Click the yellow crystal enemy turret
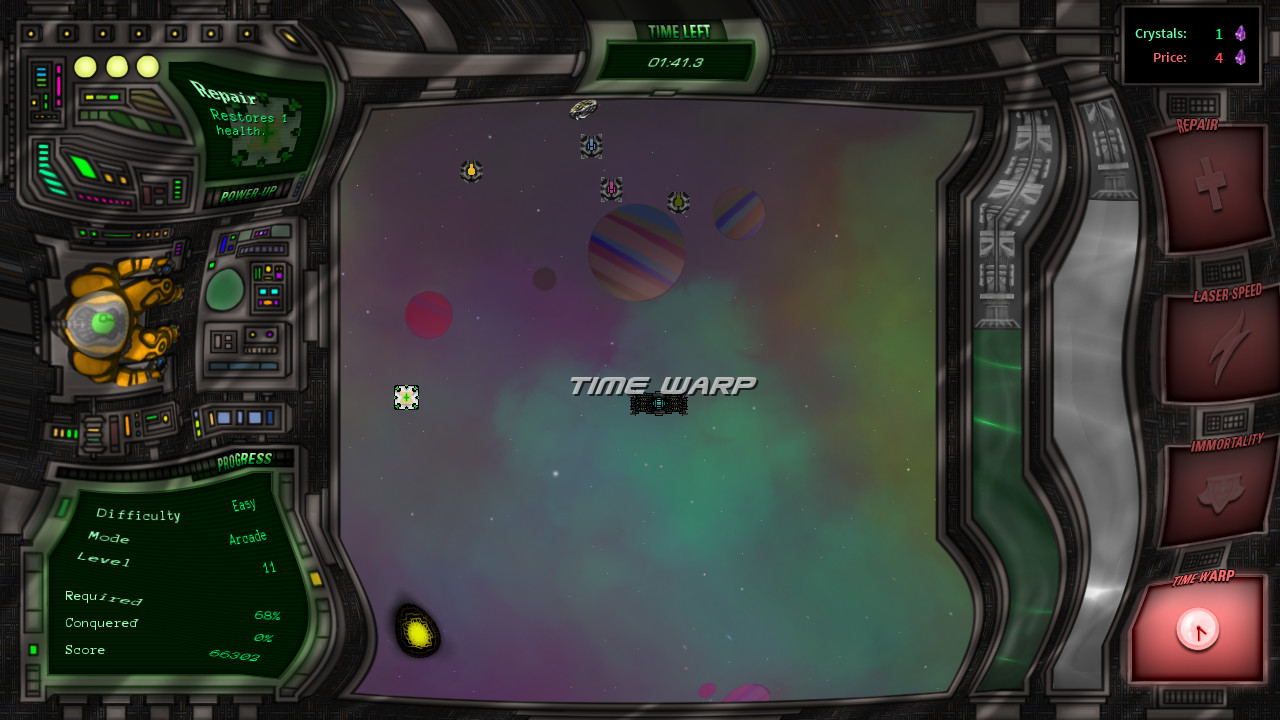The height and width of the screenshot is (720, 1280). (x=470, y=171)
